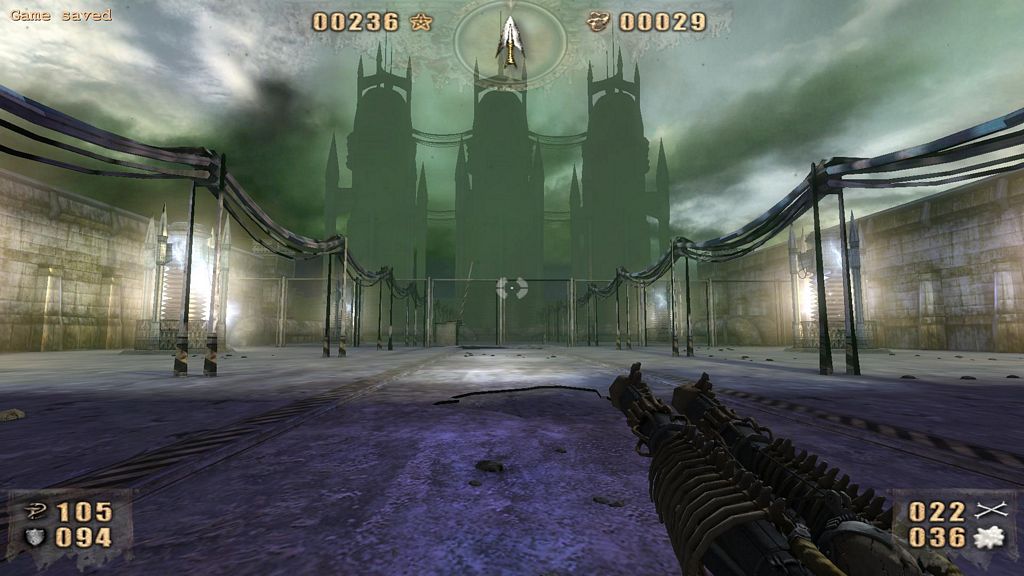
Task: Select the souls counter icon
Action: tap(599, 21)
